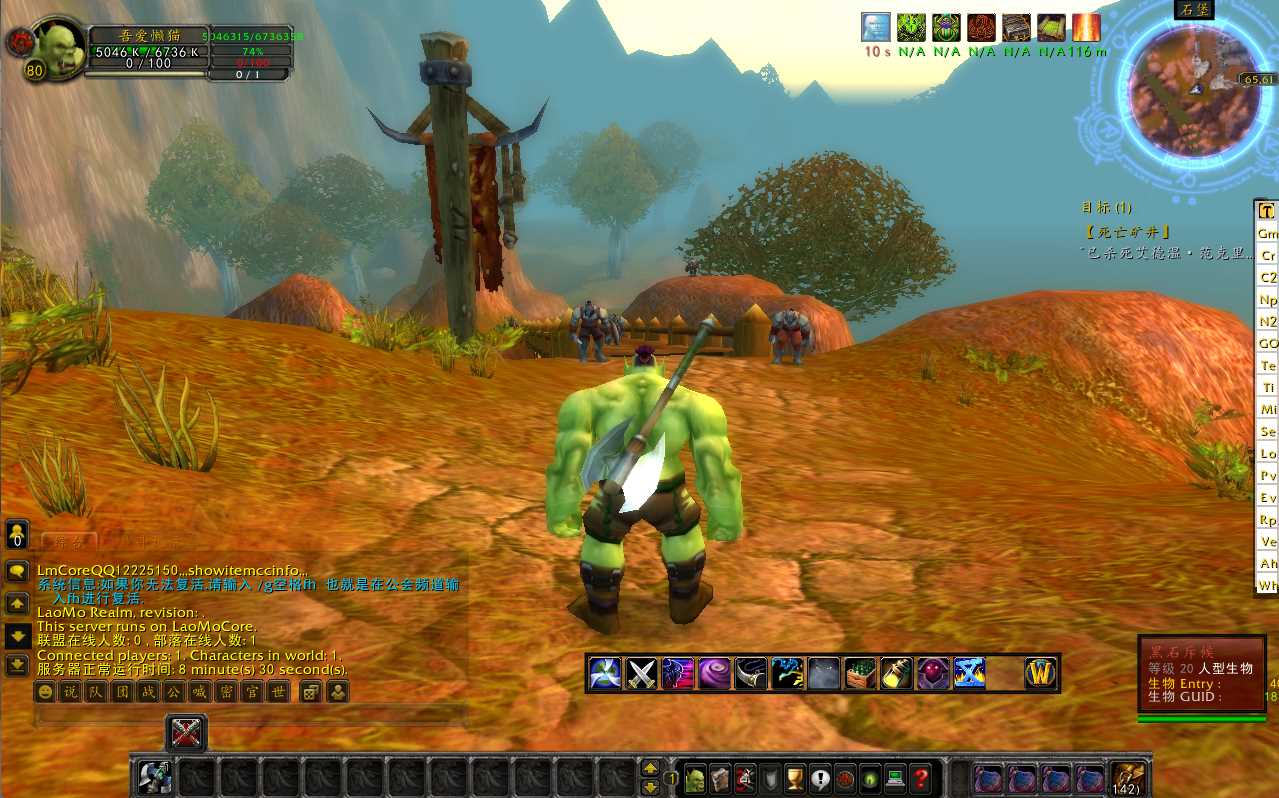
Task: Open the main menu computer icon
Action: (x=896, y=778)
